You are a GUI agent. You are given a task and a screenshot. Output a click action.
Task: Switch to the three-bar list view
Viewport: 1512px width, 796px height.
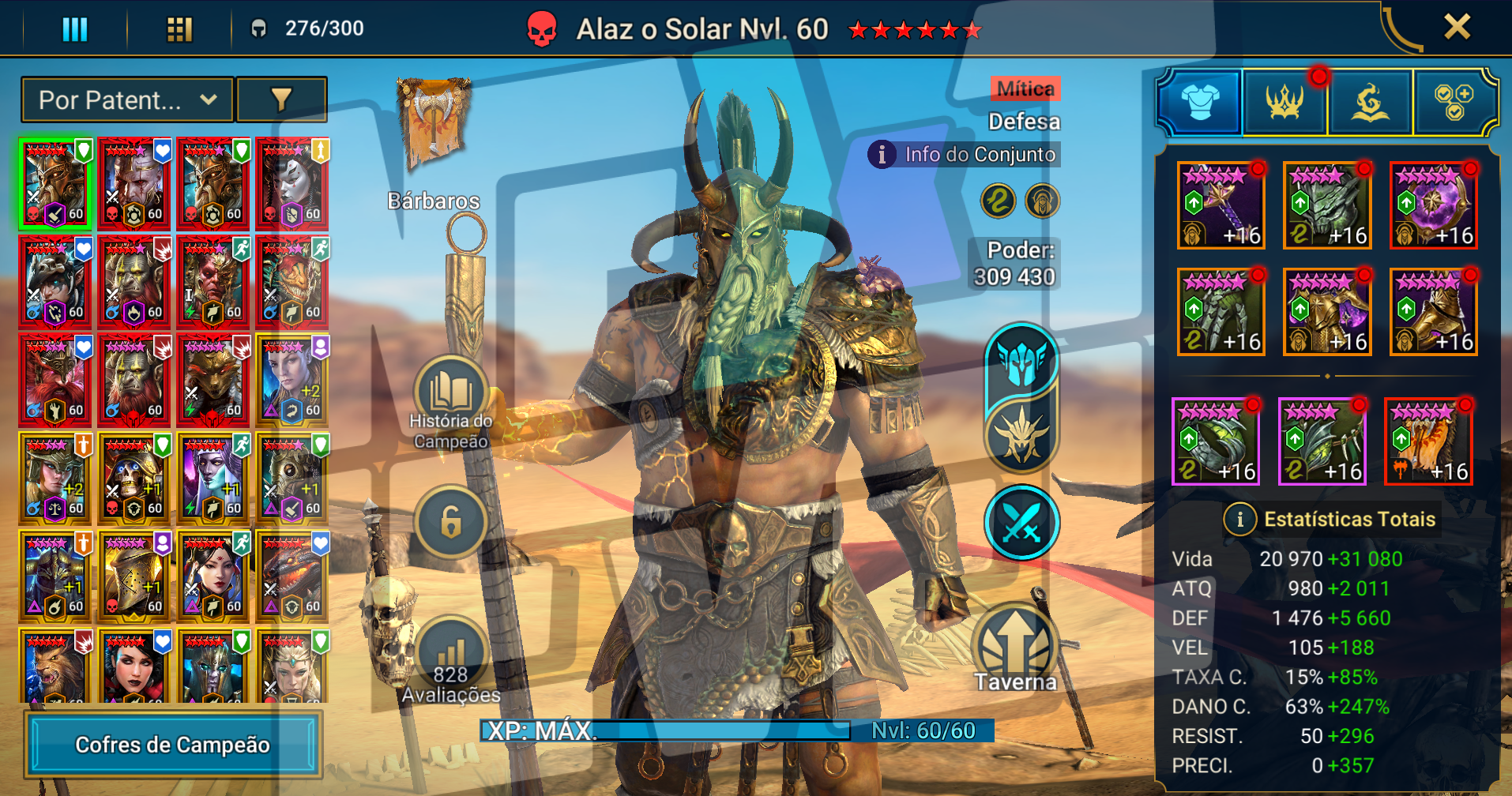(74, 29)
